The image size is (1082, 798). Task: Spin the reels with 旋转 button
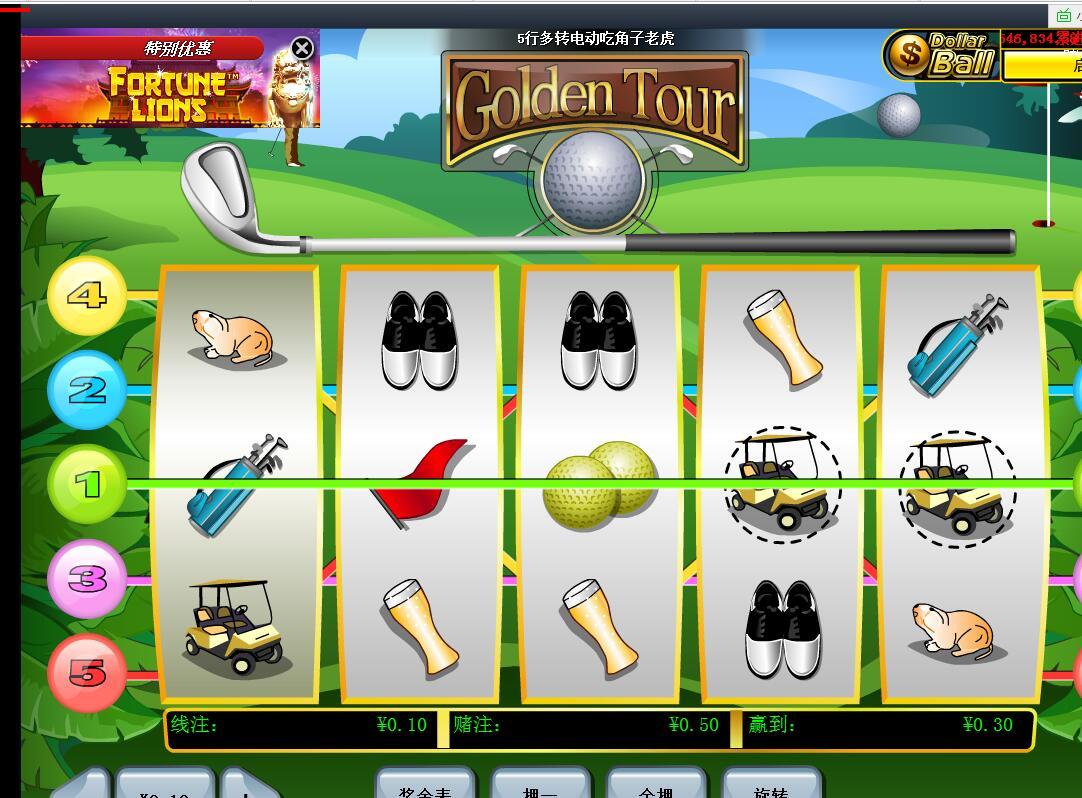[771, 785]
